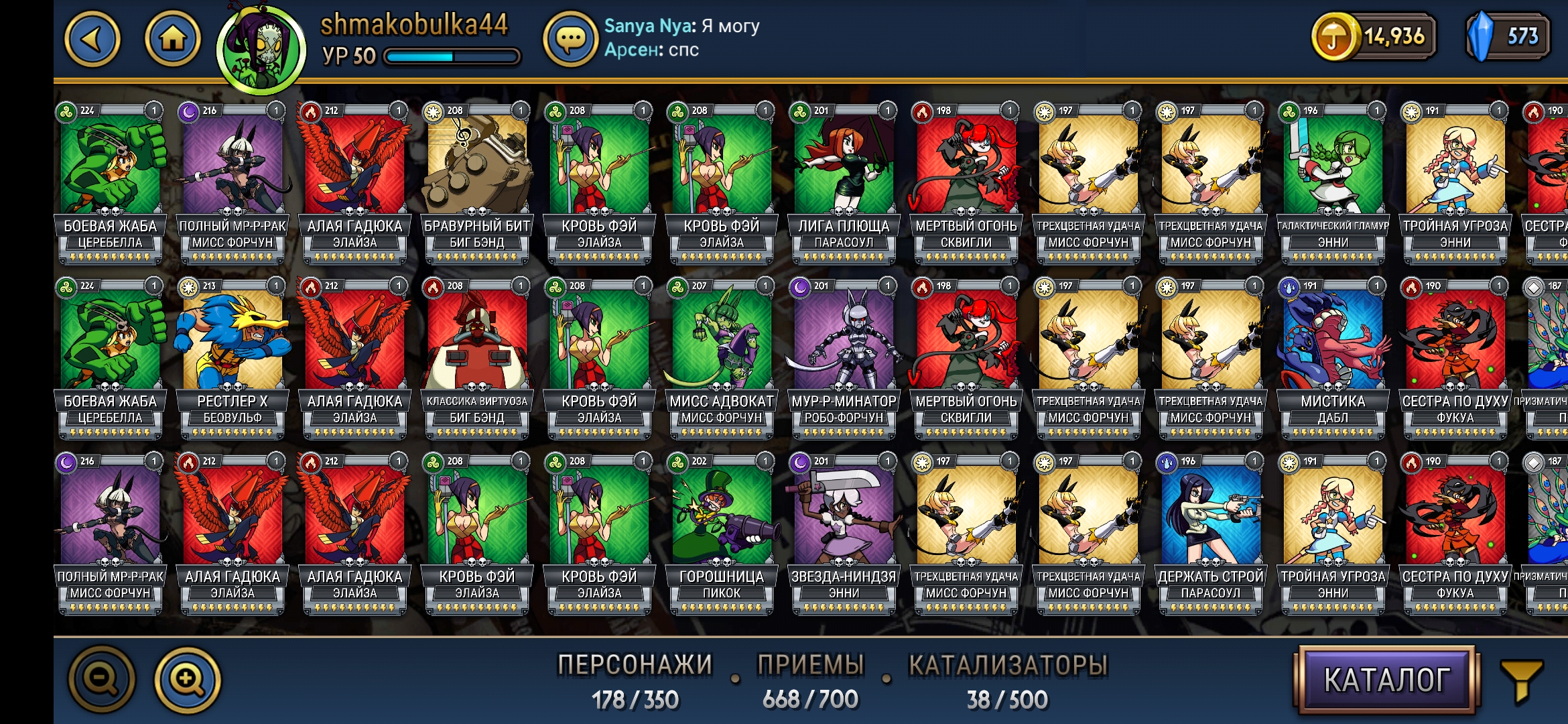Open the gold coin currency shop
The image size is (1568, 724).
coord(1374,37)
